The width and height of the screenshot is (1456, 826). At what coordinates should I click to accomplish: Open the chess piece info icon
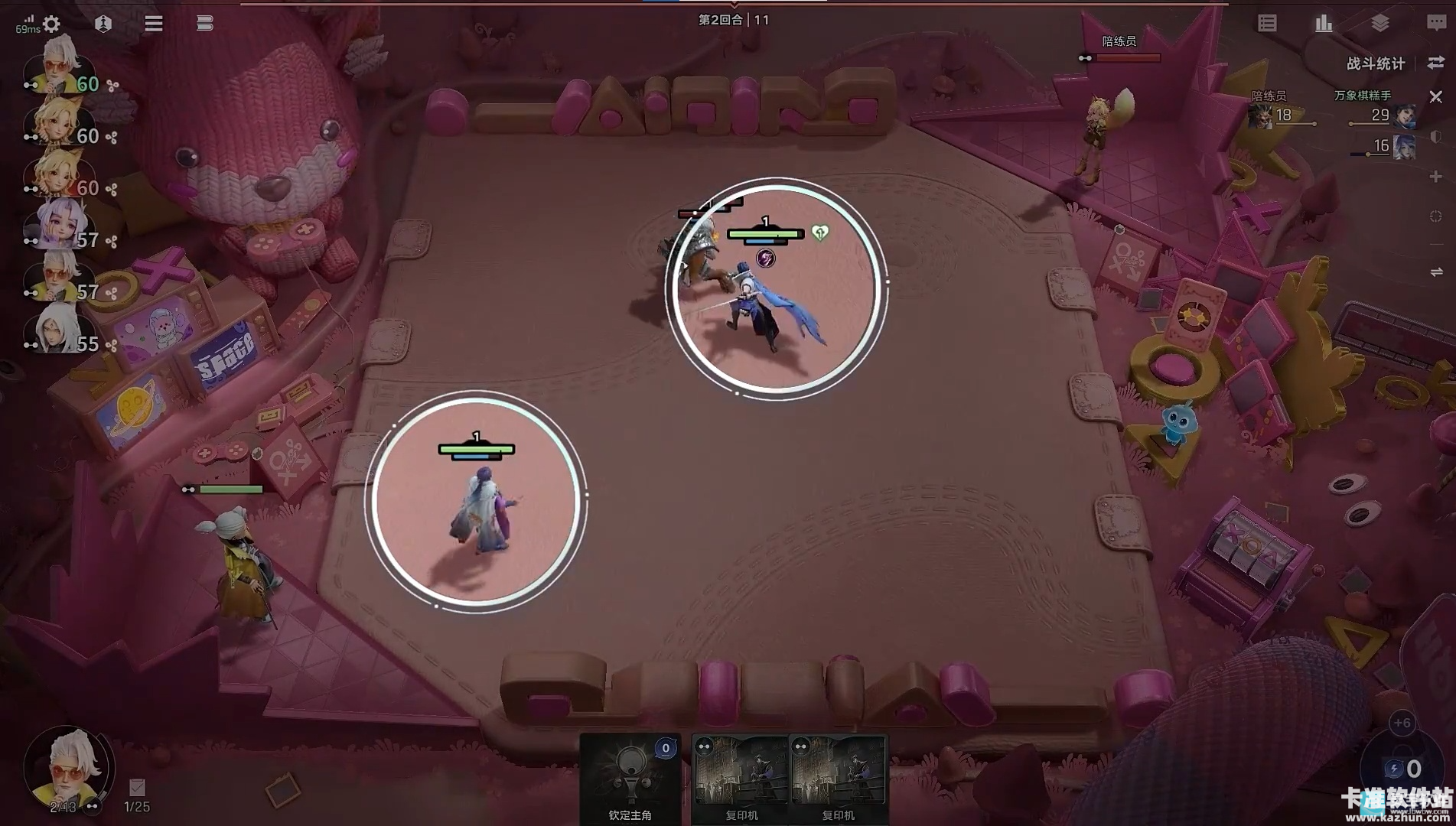[103, 24]
